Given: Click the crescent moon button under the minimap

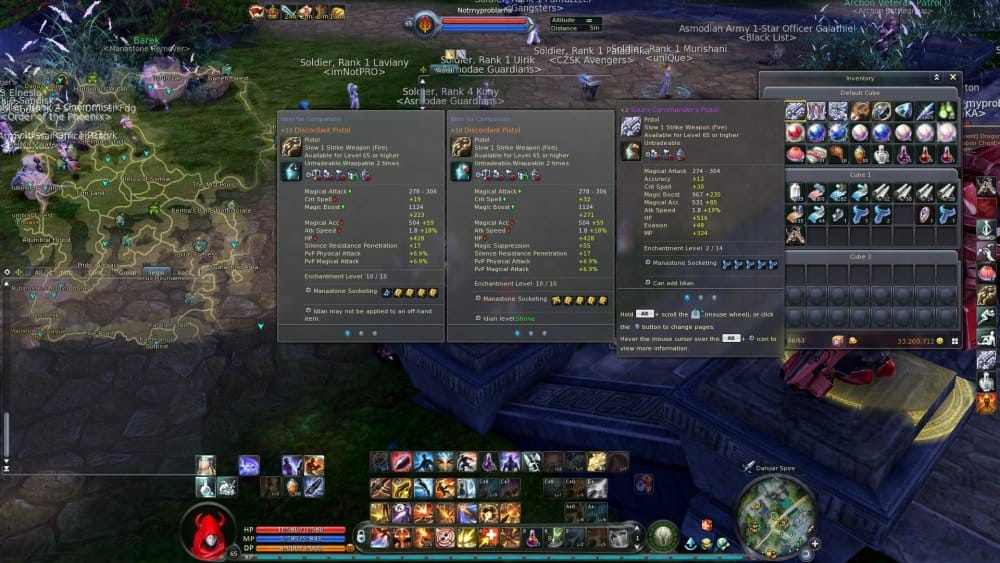Looking at the screenshot, I should pyautogui.click(x=806, y=552).
